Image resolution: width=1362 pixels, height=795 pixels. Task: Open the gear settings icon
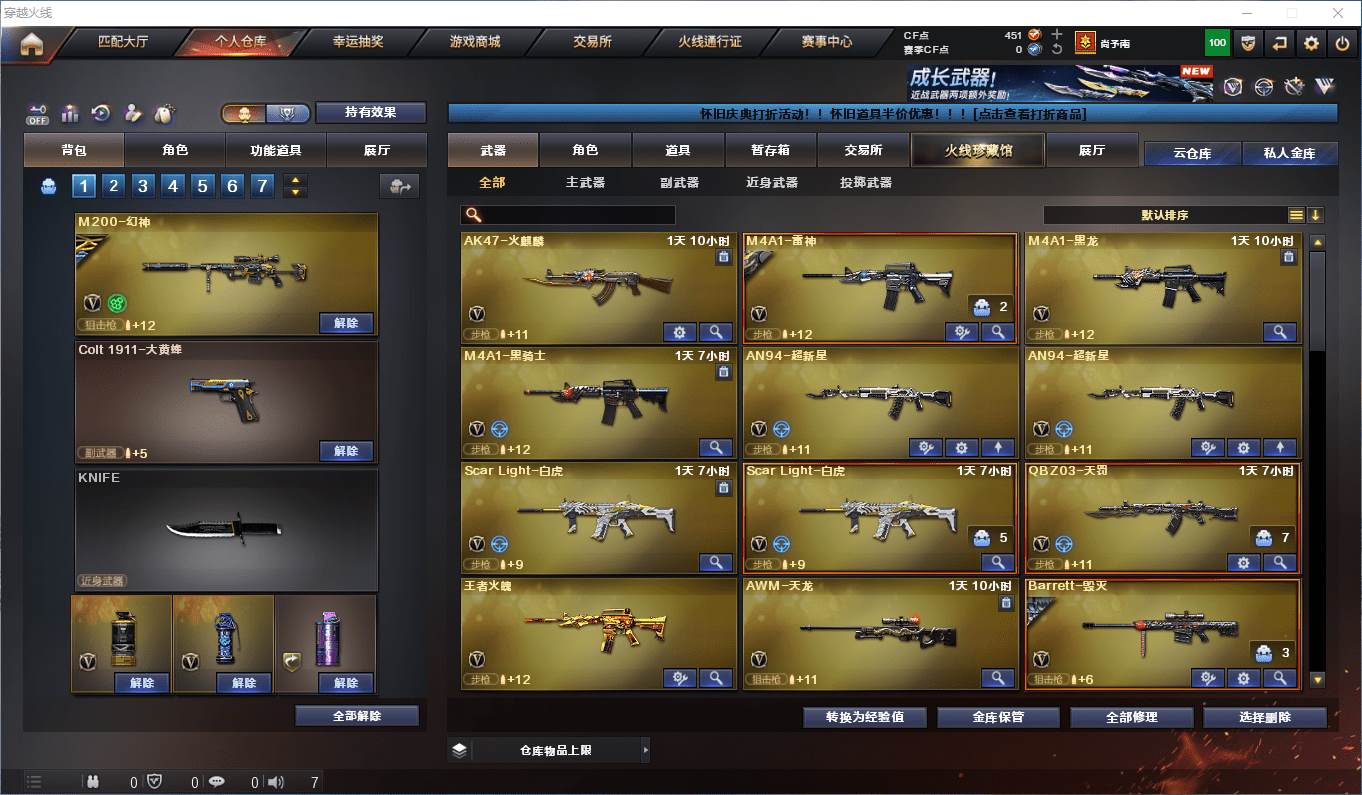coord(1311,43)
